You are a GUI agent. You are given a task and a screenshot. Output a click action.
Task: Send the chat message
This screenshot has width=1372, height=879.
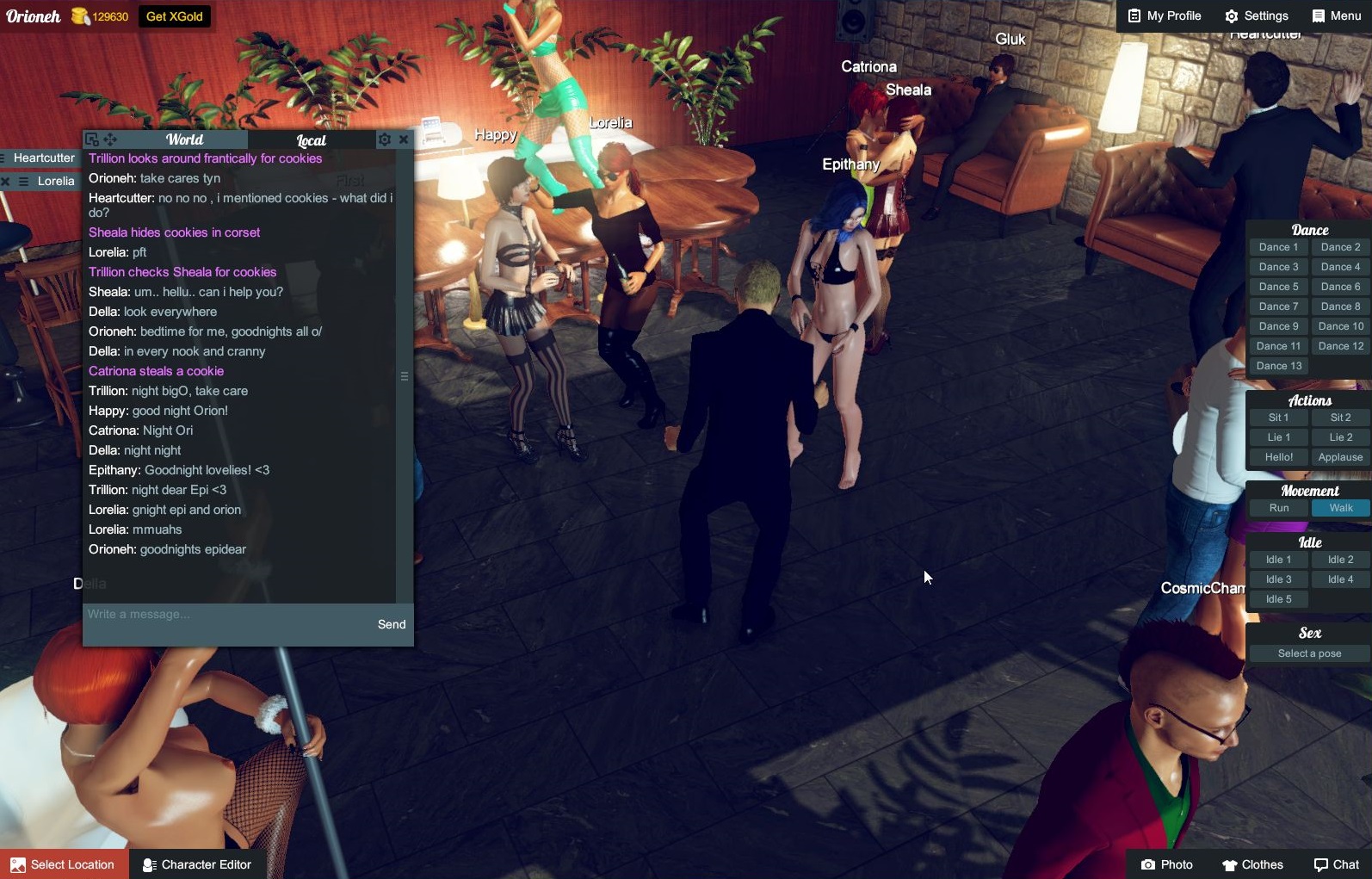pyautogui.click(x=392, y=624)
